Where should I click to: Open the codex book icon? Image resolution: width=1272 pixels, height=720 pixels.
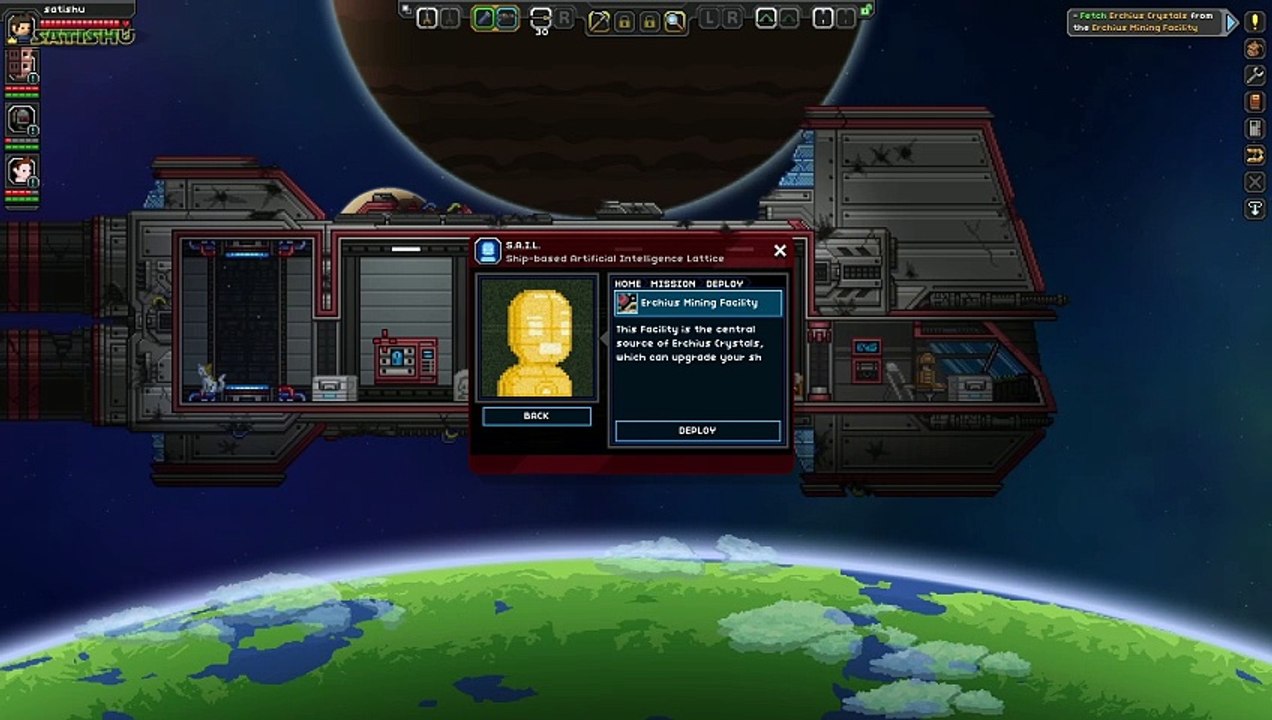click(x=1254, y=102)
